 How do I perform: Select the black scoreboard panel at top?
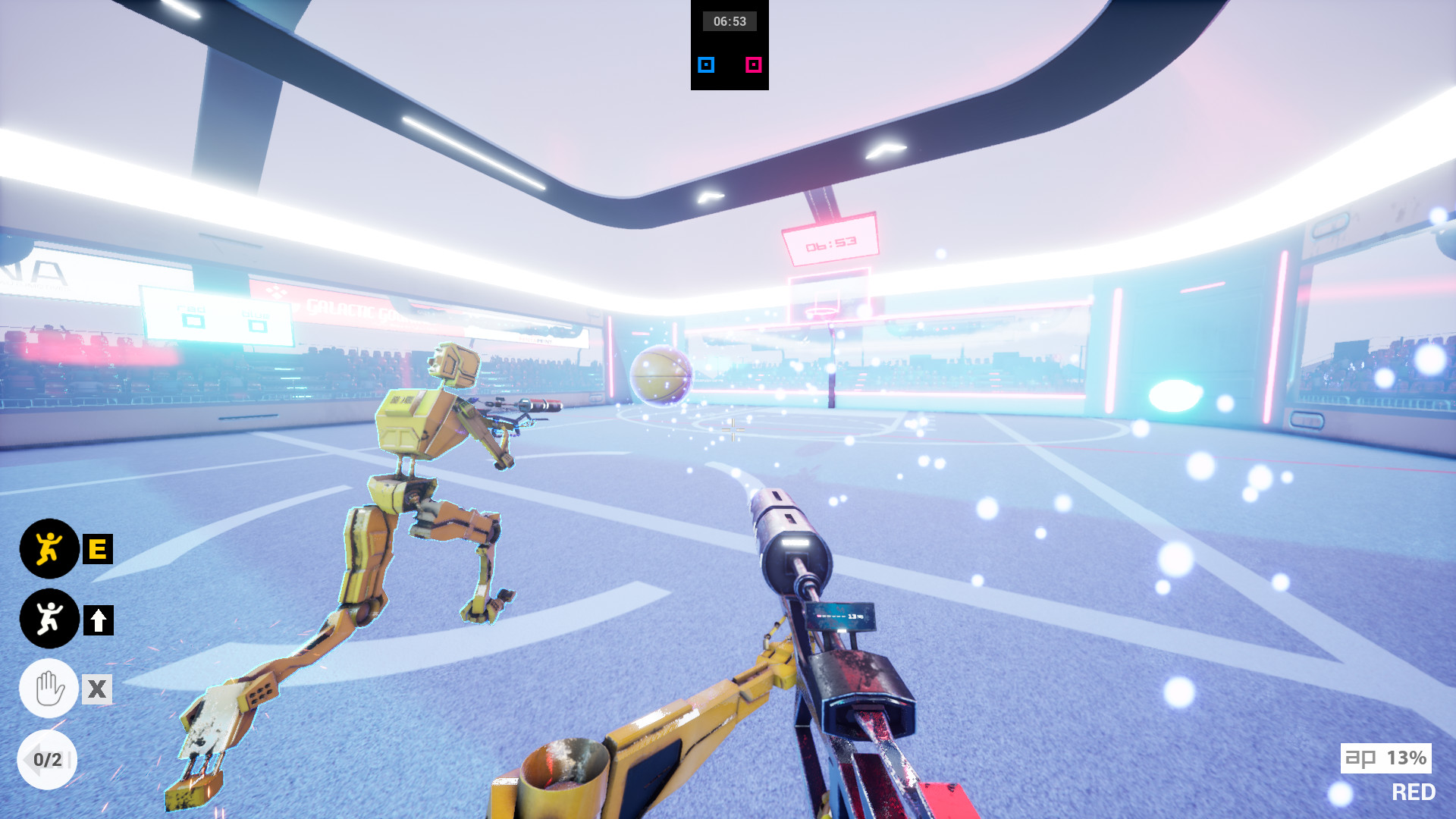[x=730, y=45]
